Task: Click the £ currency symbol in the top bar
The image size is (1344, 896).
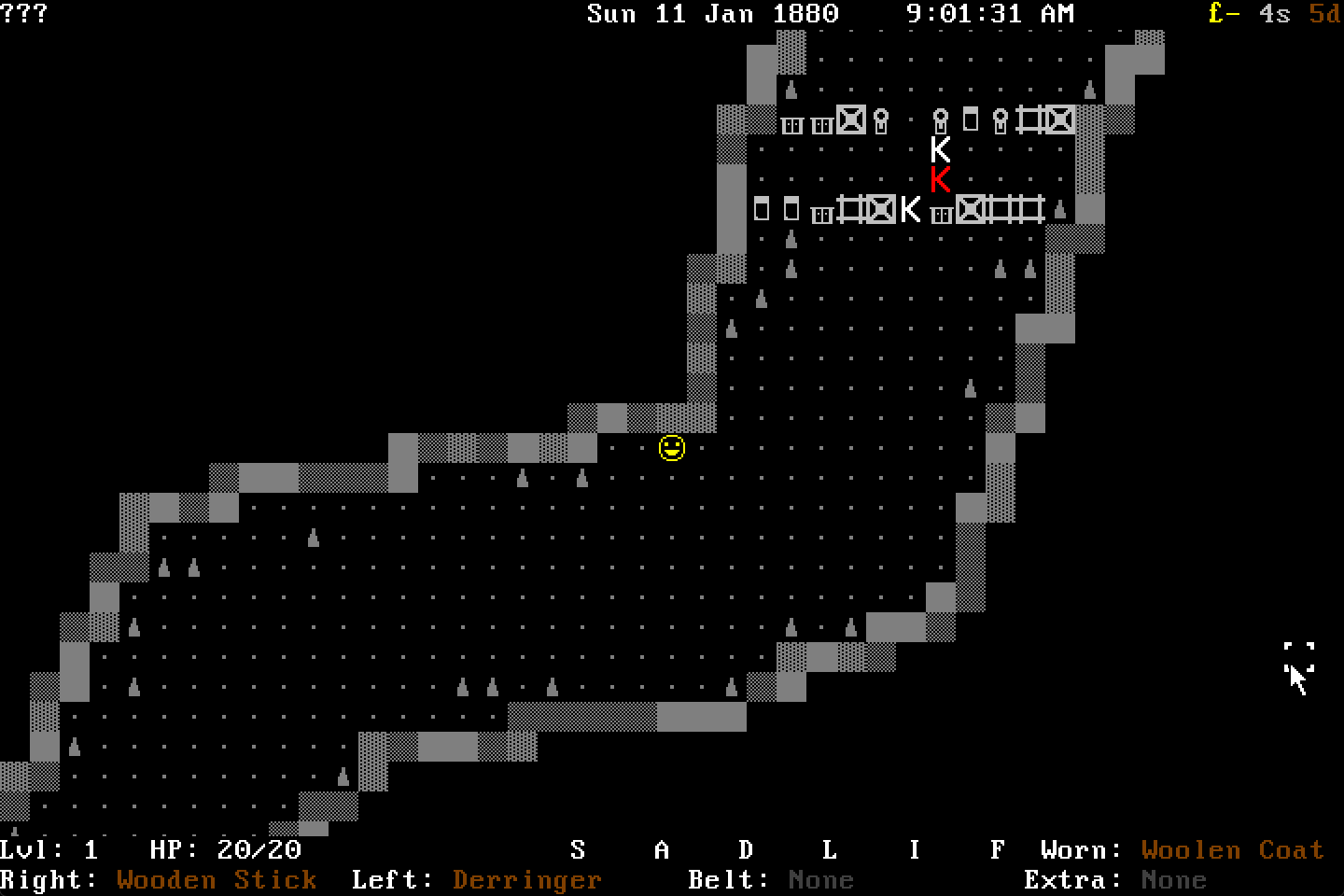Action: pyautogui.click(x=1215, y=14)
